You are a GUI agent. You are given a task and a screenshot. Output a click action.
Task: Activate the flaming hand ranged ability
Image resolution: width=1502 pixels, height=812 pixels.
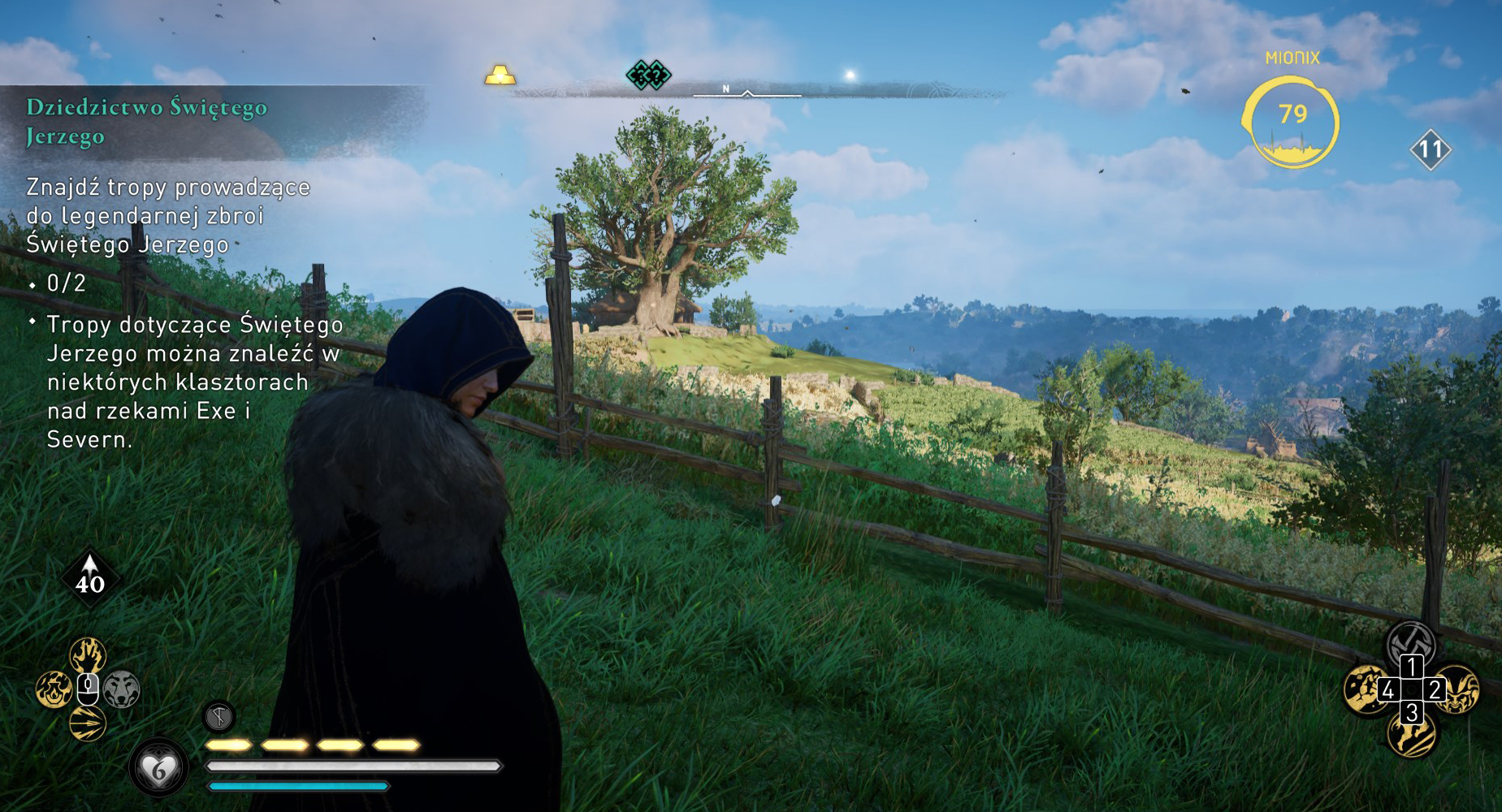88,654
